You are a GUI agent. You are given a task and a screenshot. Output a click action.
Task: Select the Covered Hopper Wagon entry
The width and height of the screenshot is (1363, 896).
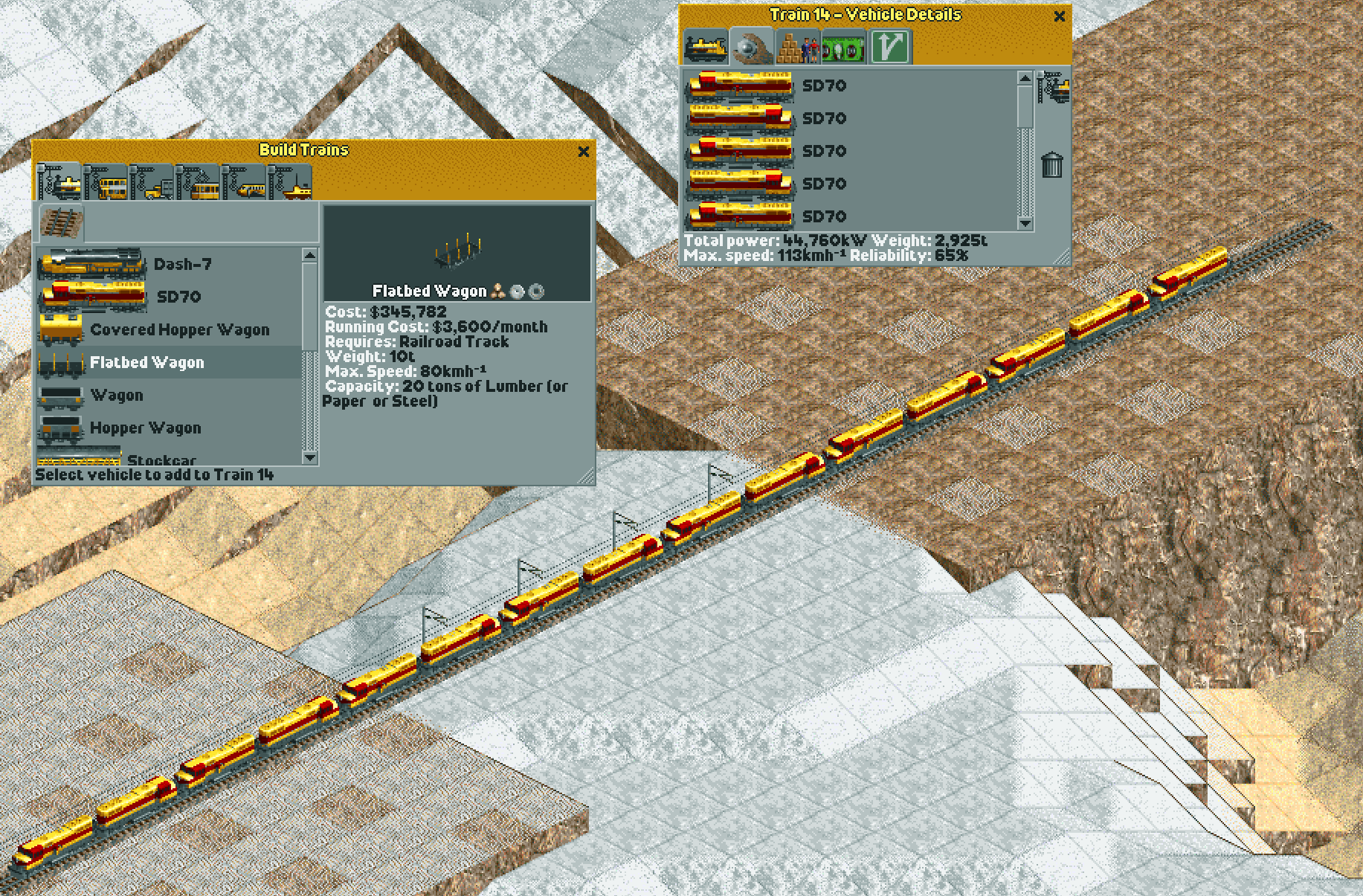178,329
